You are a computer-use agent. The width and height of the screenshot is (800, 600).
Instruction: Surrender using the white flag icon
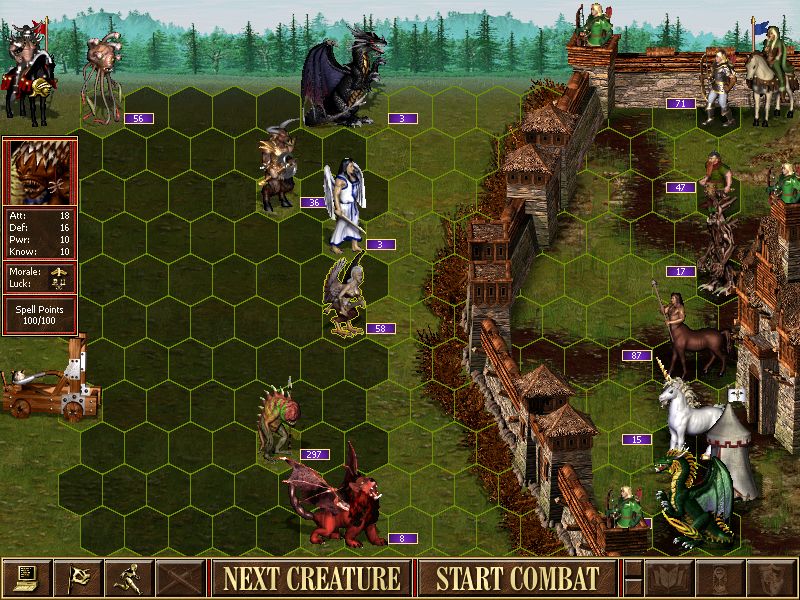point(77,578)
